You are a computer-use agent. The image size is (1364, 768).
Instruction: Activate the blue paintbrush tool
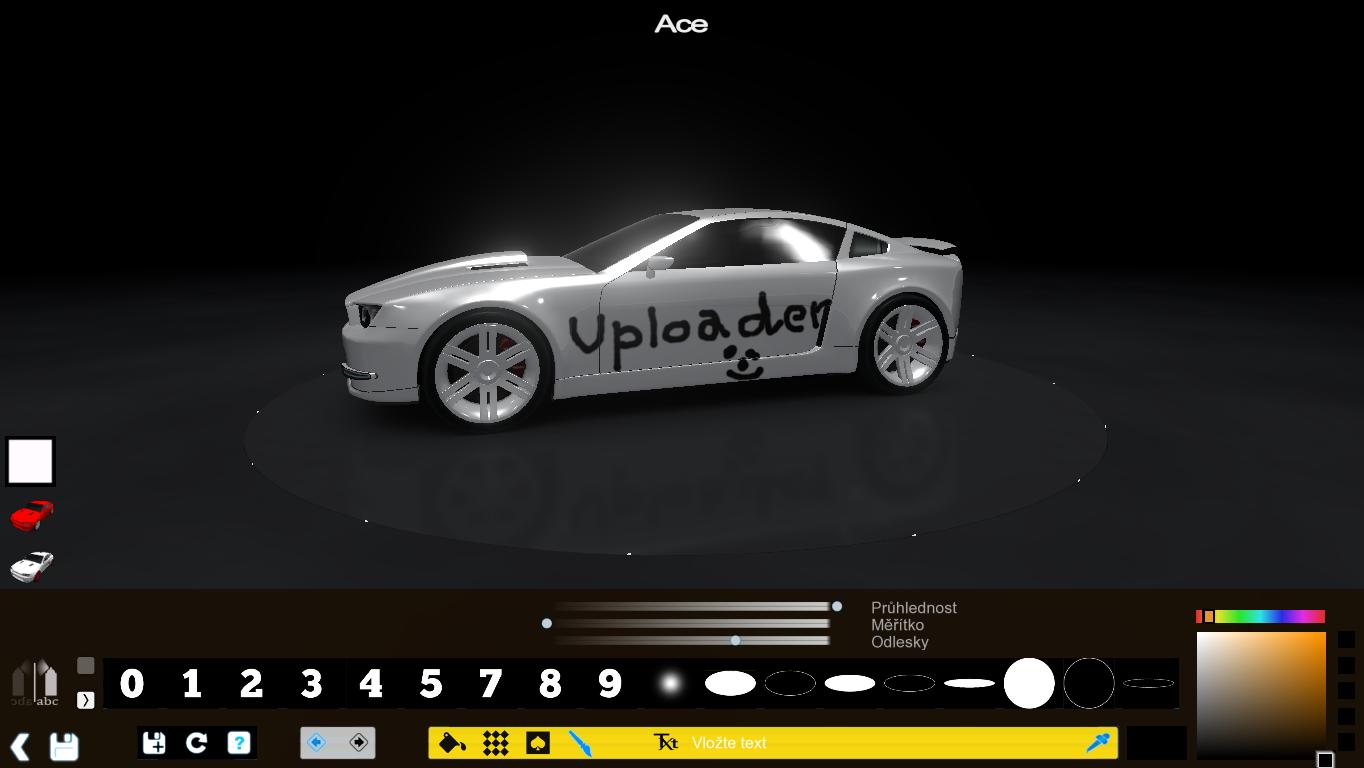click(x=580, y=743)
